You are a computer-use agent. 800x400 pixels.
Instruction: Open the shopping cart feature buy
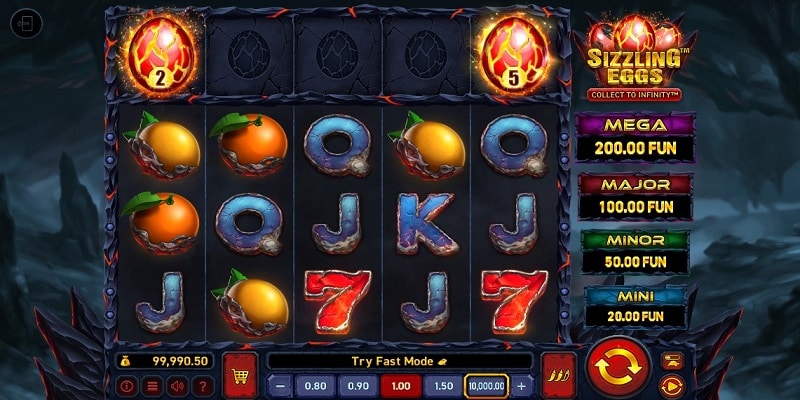tap(240, 373)
